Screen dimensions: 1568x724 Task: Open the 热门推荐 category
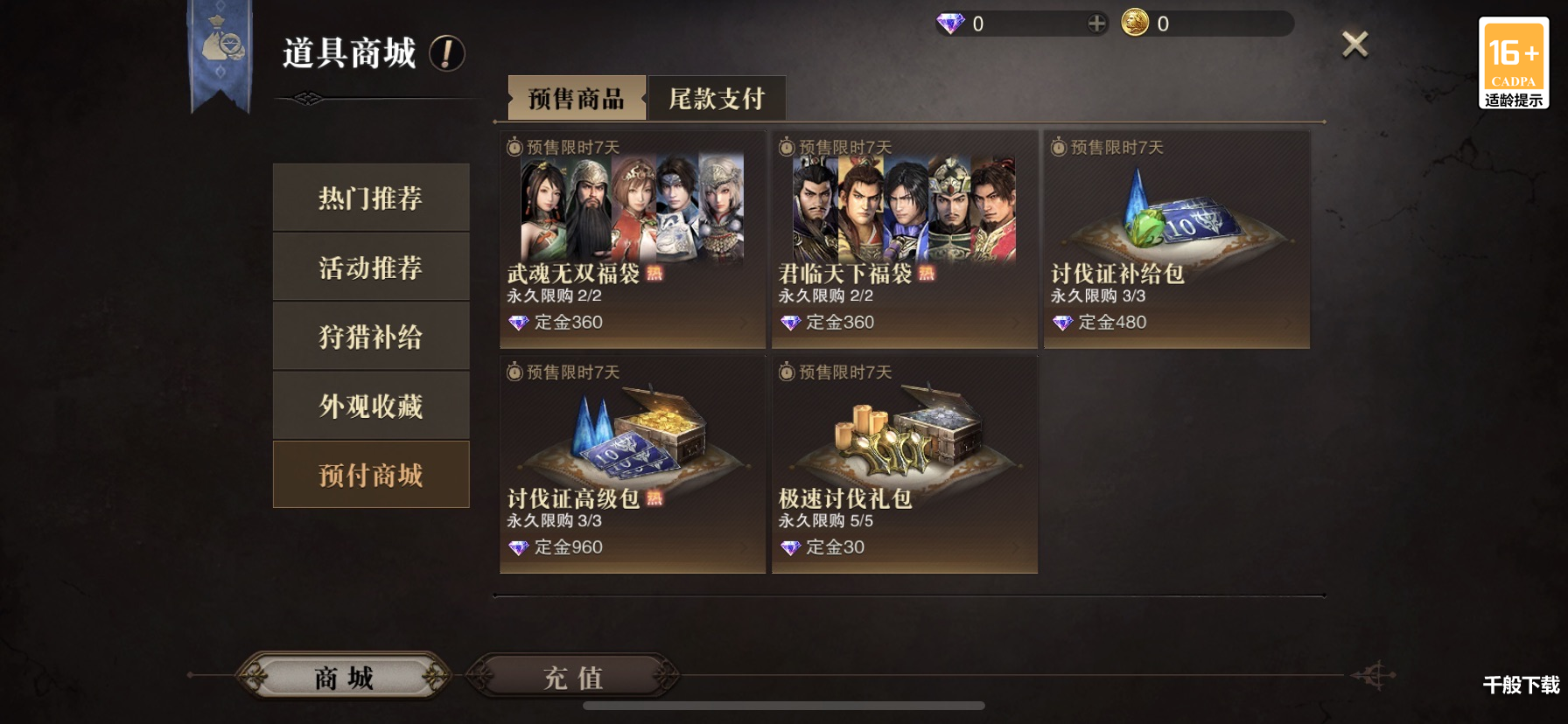pyautogui.click(x=371, y=198)
